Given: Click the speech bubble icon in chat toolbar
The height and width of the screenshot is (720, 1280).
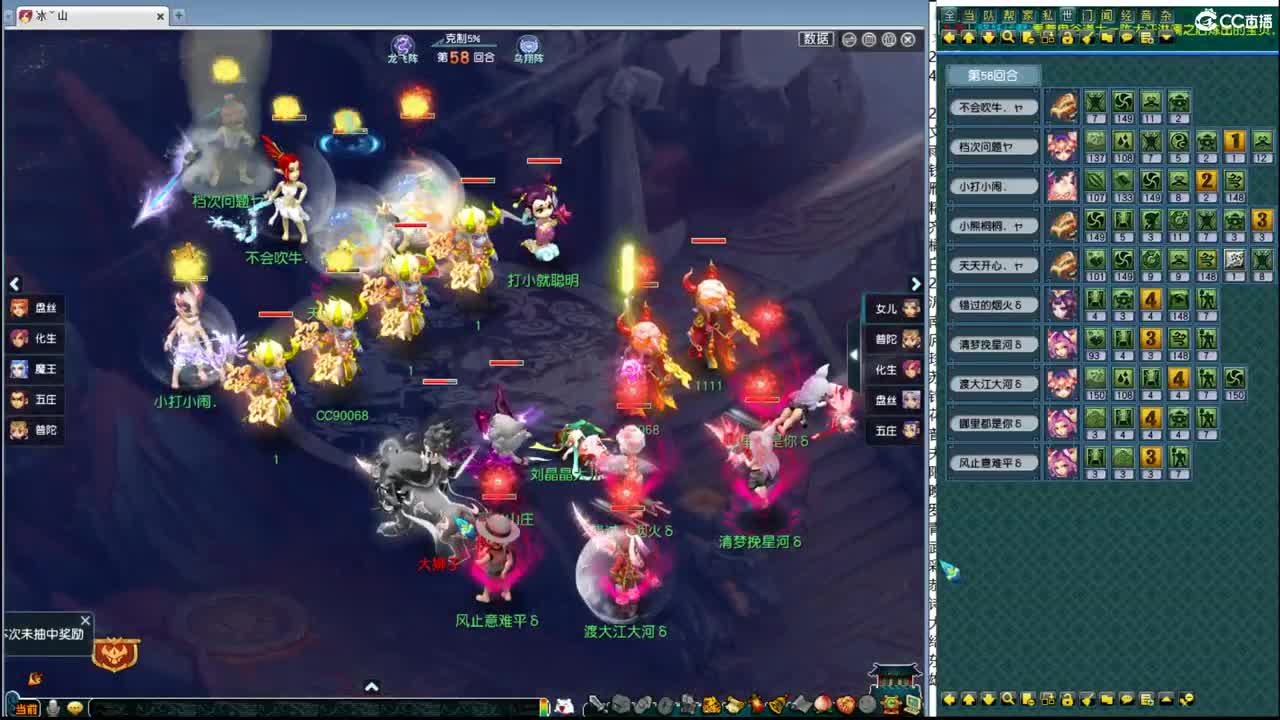Looking at the screenshot, I should (1126, 38).
